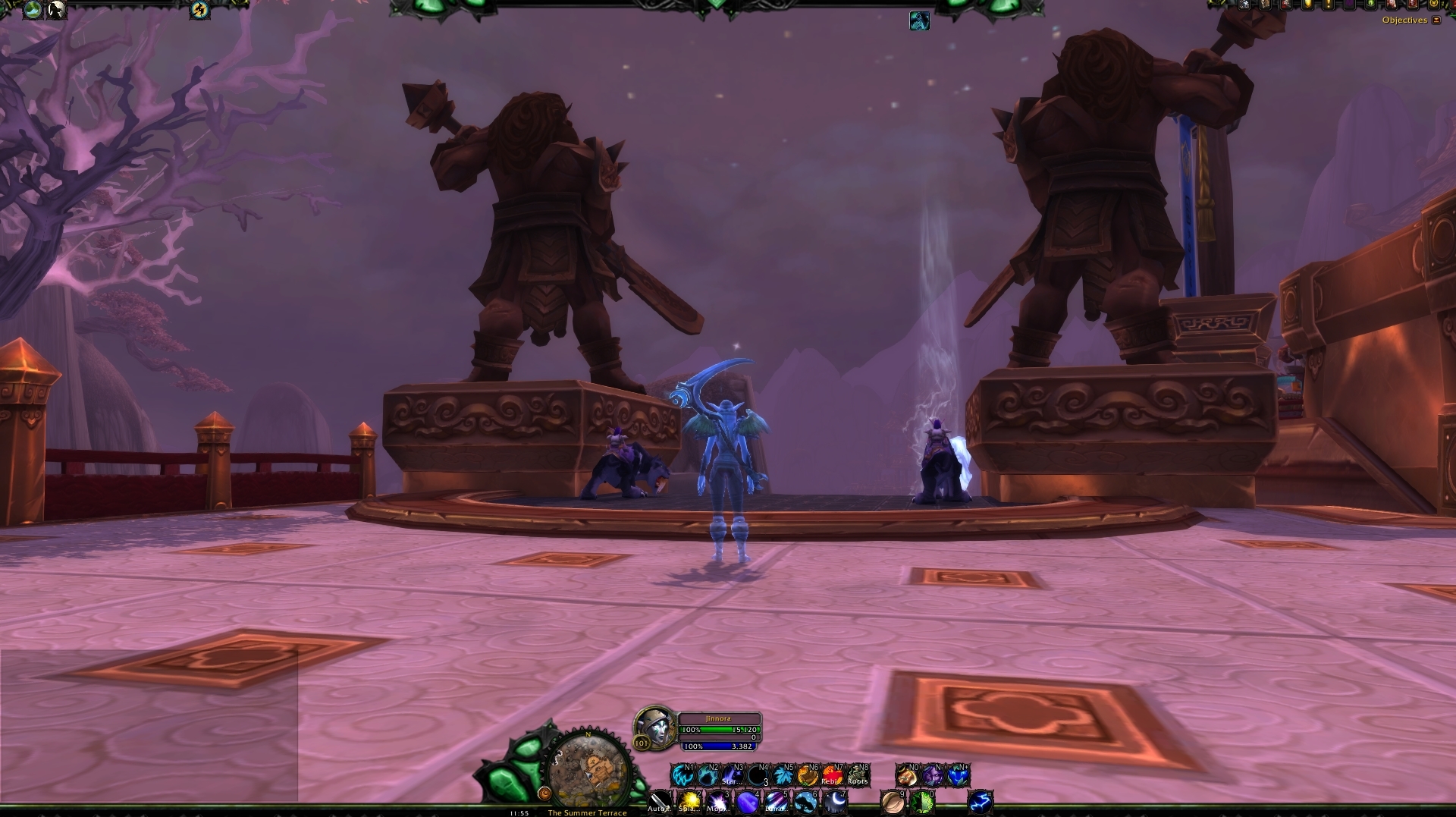Cast the red Rebirth spell
The width and height of the screenshot is (1456, 817).
[x=833, y=775]
